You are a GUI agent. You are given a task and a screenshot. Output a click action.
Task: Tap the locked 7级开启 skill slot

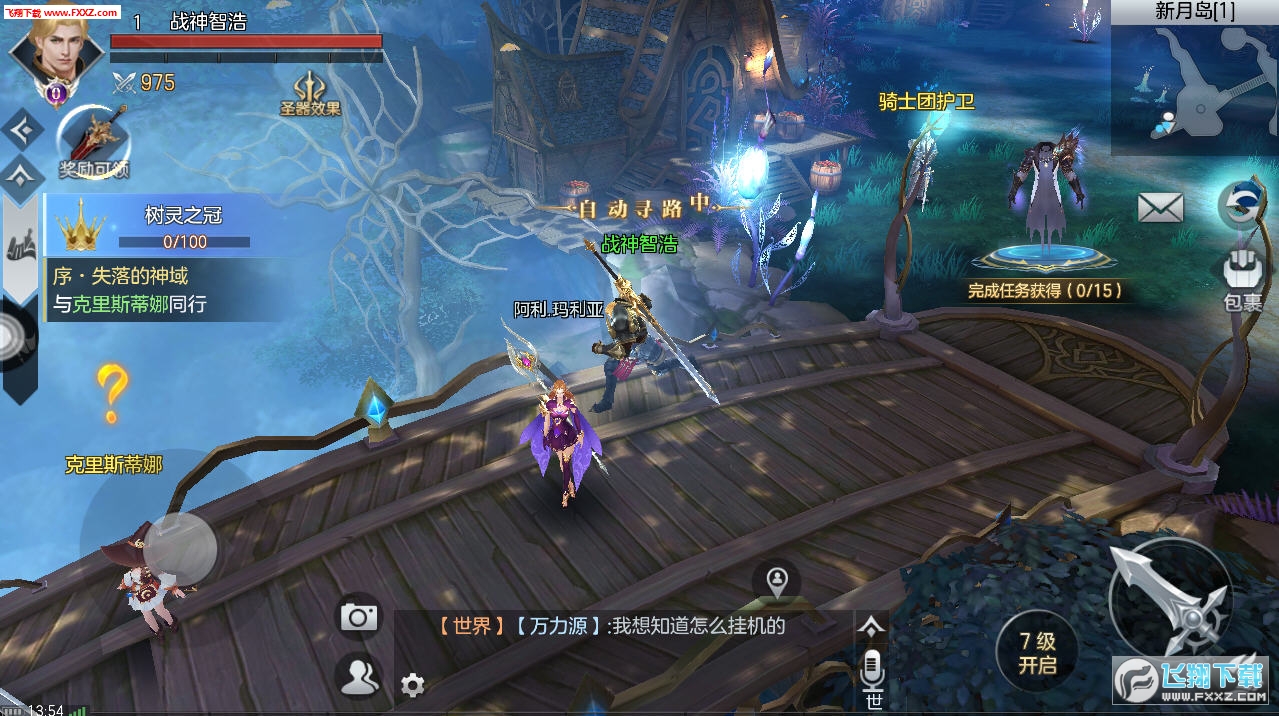pyautogui.click(x=1037, y=653)
